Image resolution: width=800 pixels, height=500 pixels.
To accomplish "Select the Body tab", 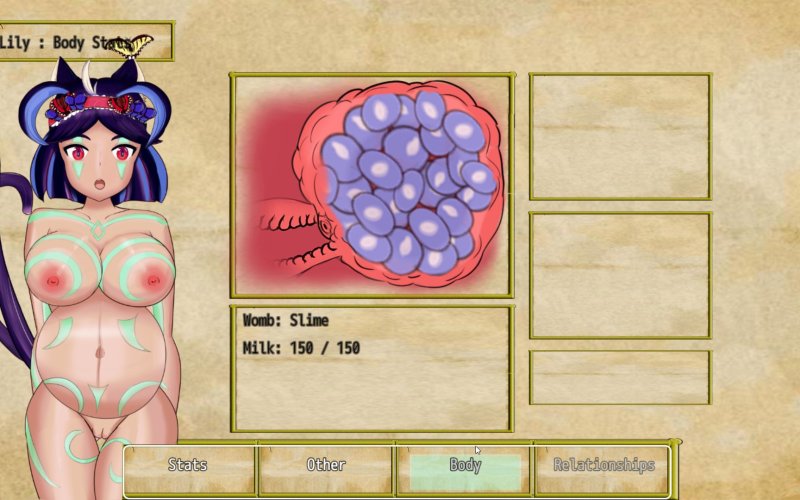I will [465, 466].
